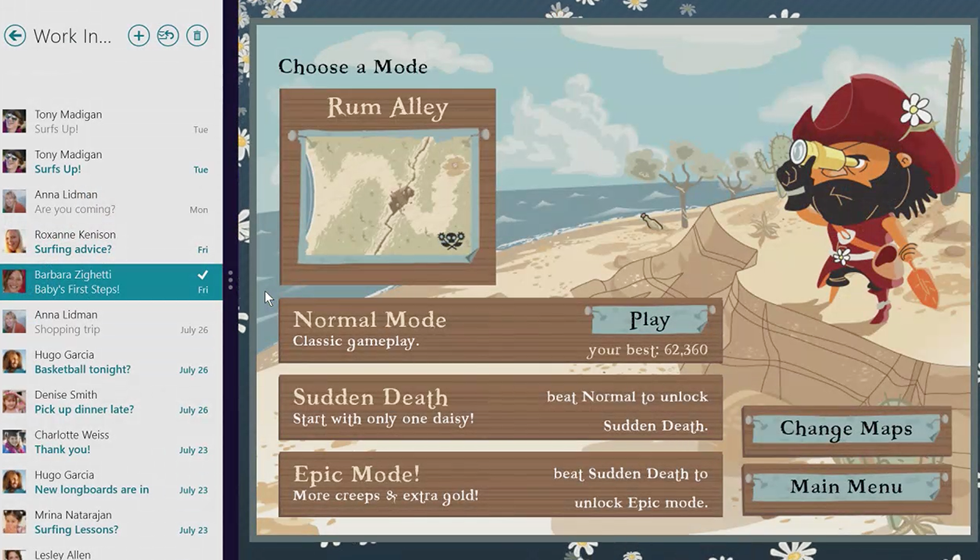Start Normal Mode with the Play button
Screen dimensions: 980x560
point(650,320)
